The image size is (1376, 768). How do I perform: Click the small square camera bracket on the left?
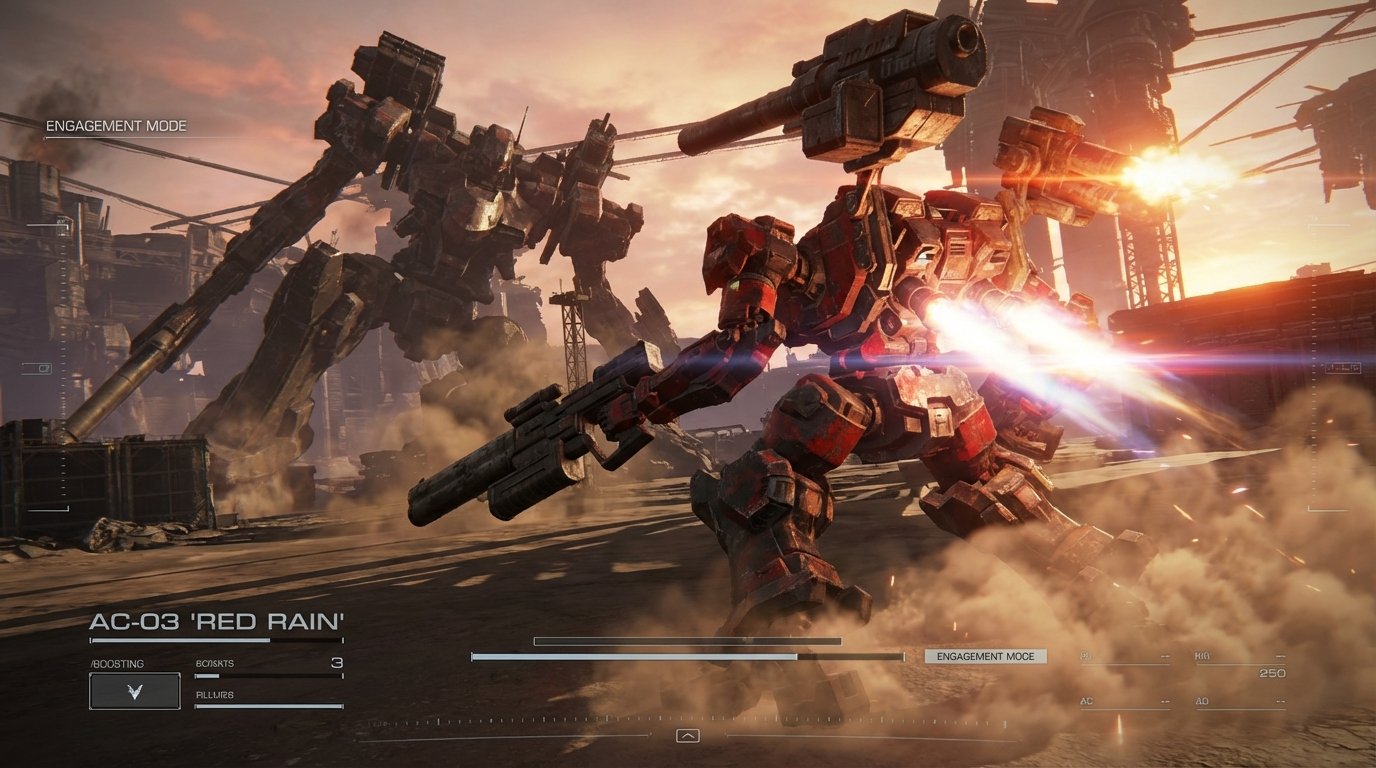(43, 369)
